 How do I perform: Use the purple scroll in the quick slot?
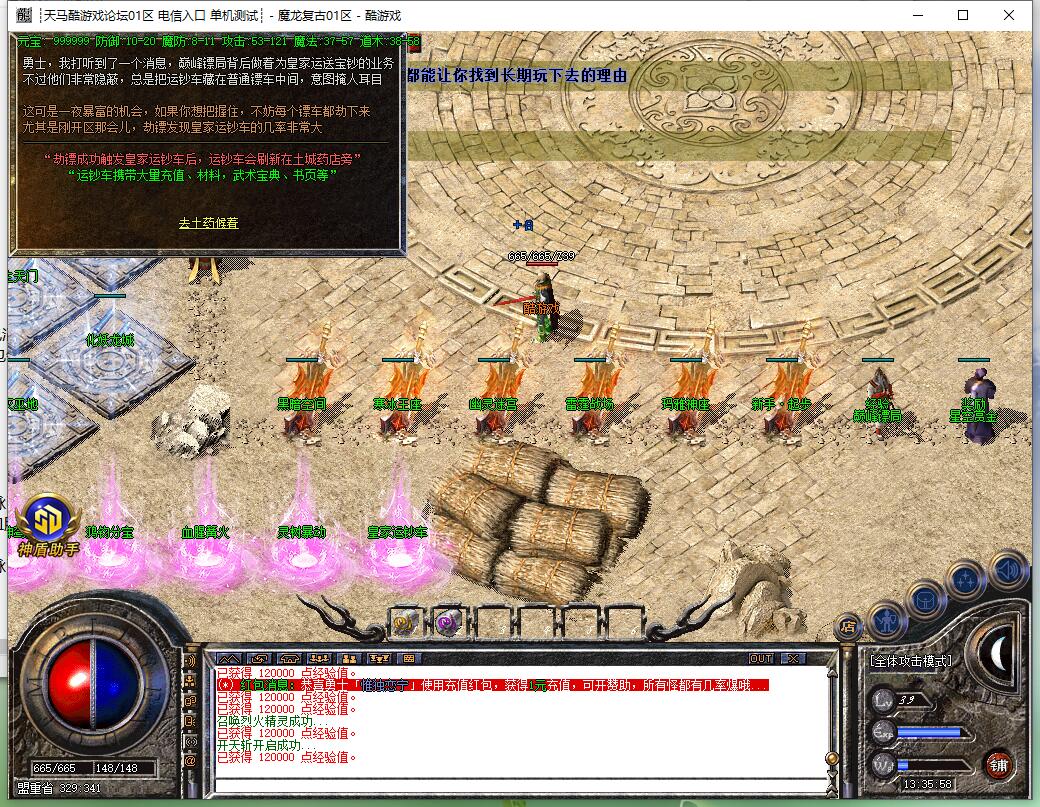point(447,622)
